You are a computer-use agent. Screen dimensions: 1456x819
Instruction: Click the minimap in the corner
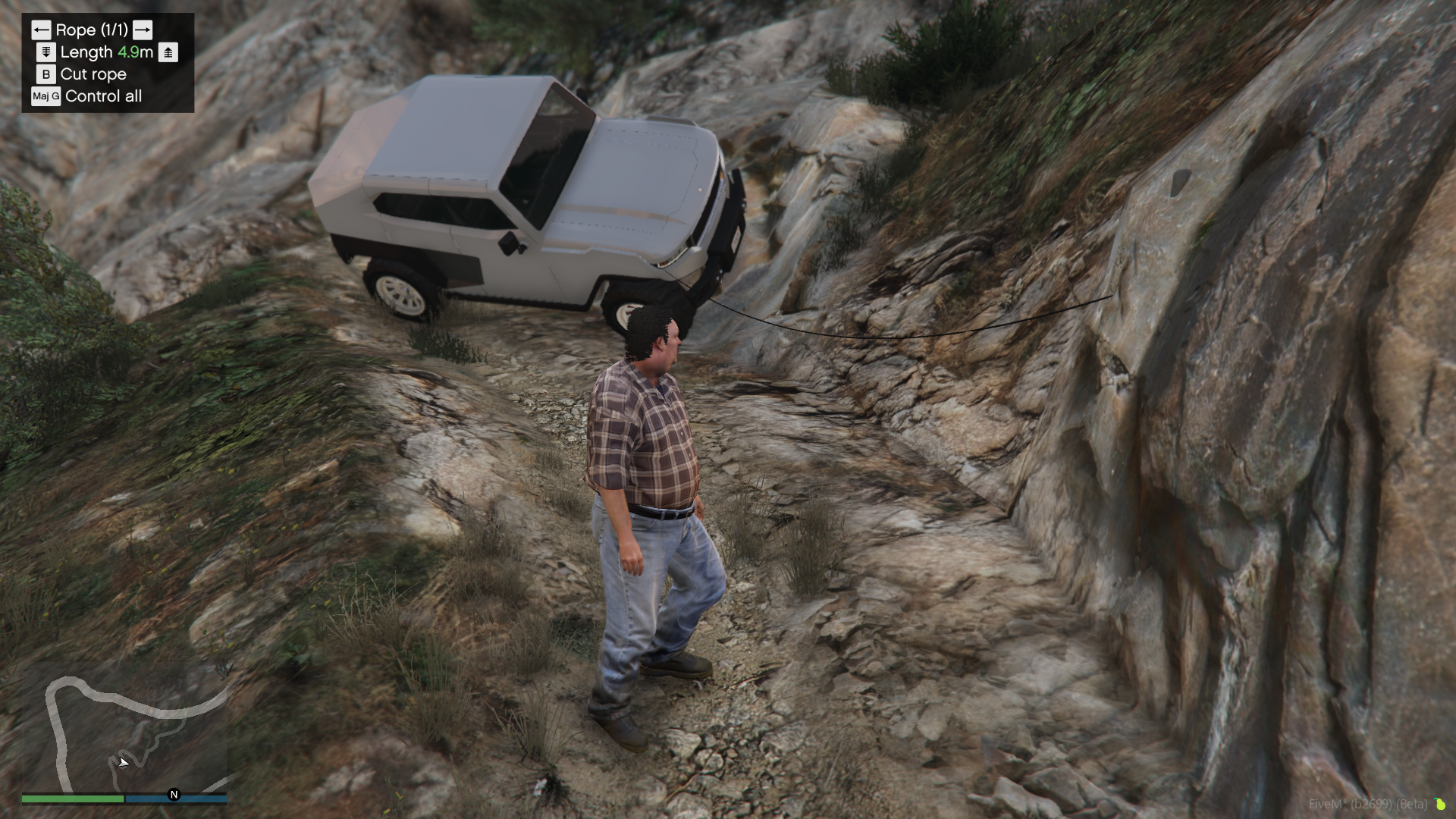point(125,732)
